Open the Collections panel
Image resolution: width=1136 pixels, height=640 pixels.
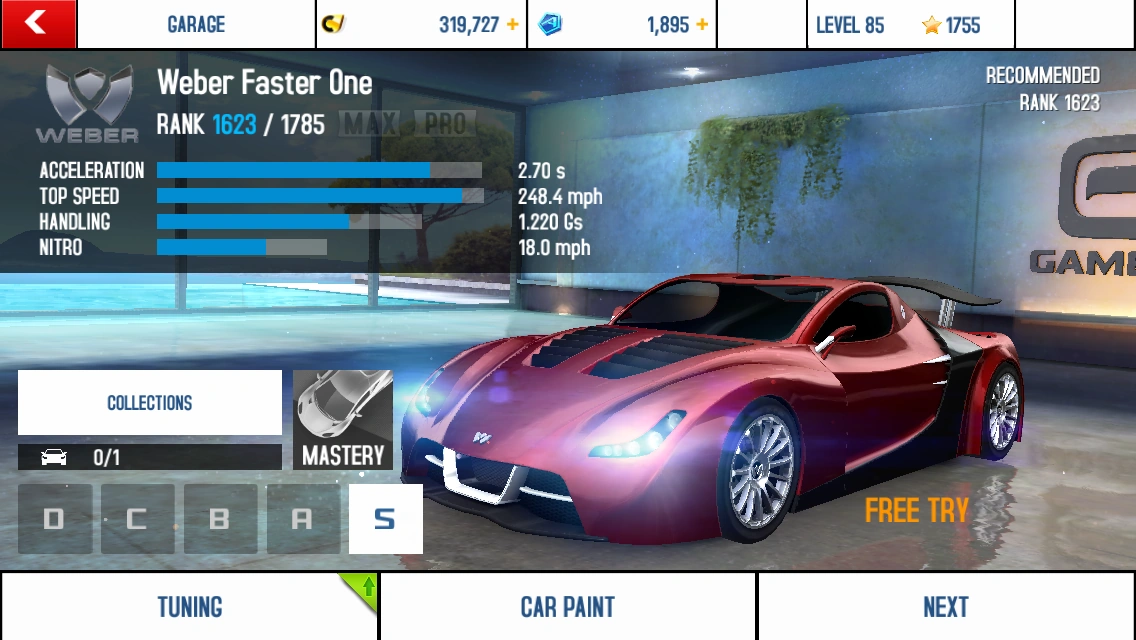(150, 403)
